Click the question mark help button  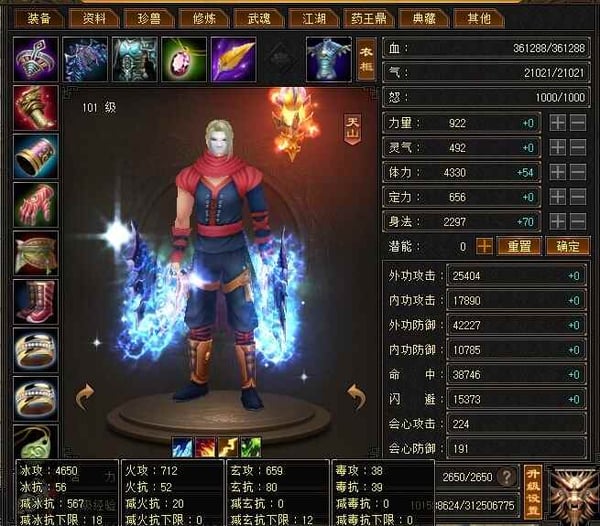pyautogui.click(x=508, y=477)
